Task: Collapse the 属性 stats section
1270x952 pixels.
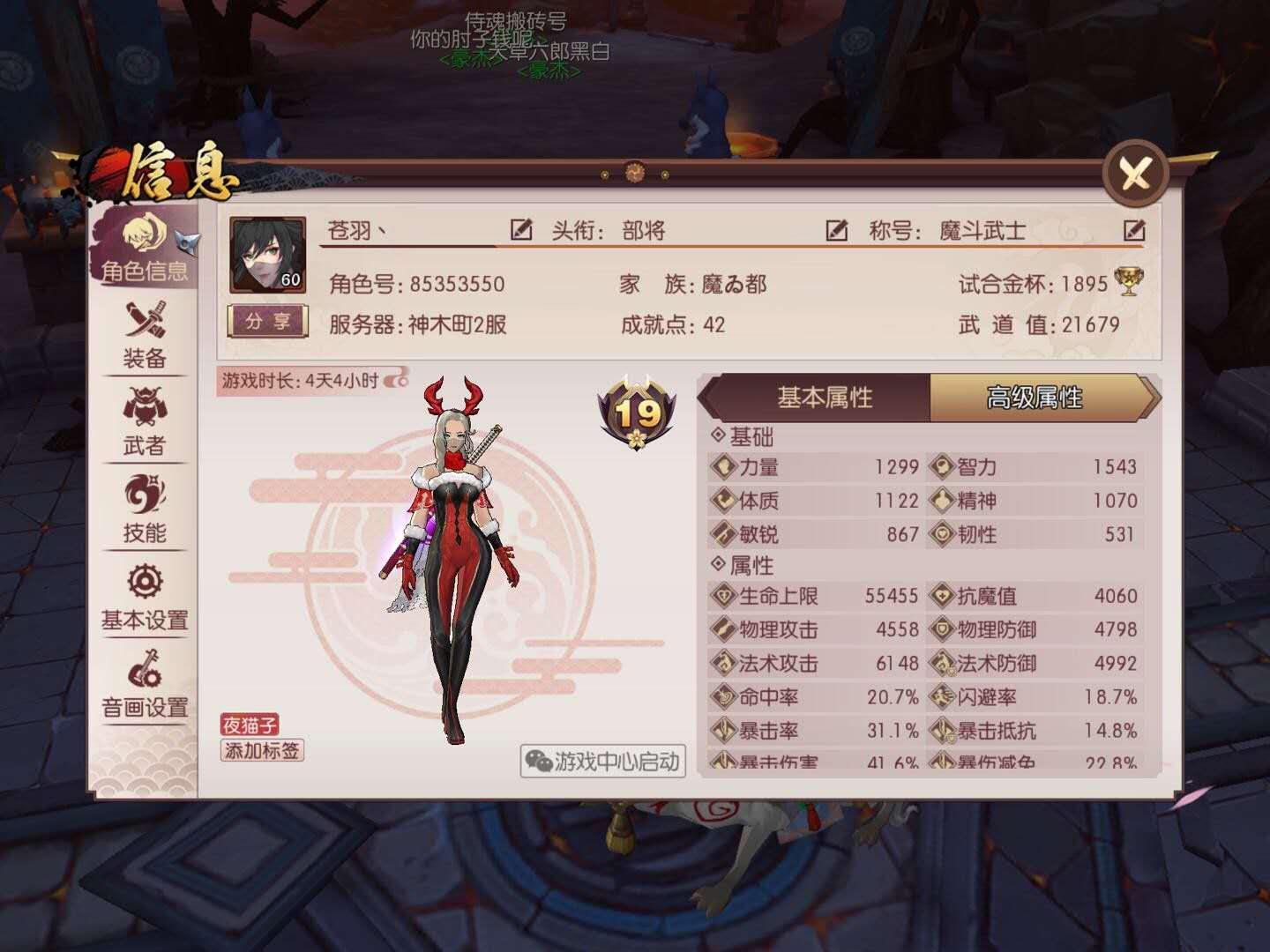Action: click(746, 562)
